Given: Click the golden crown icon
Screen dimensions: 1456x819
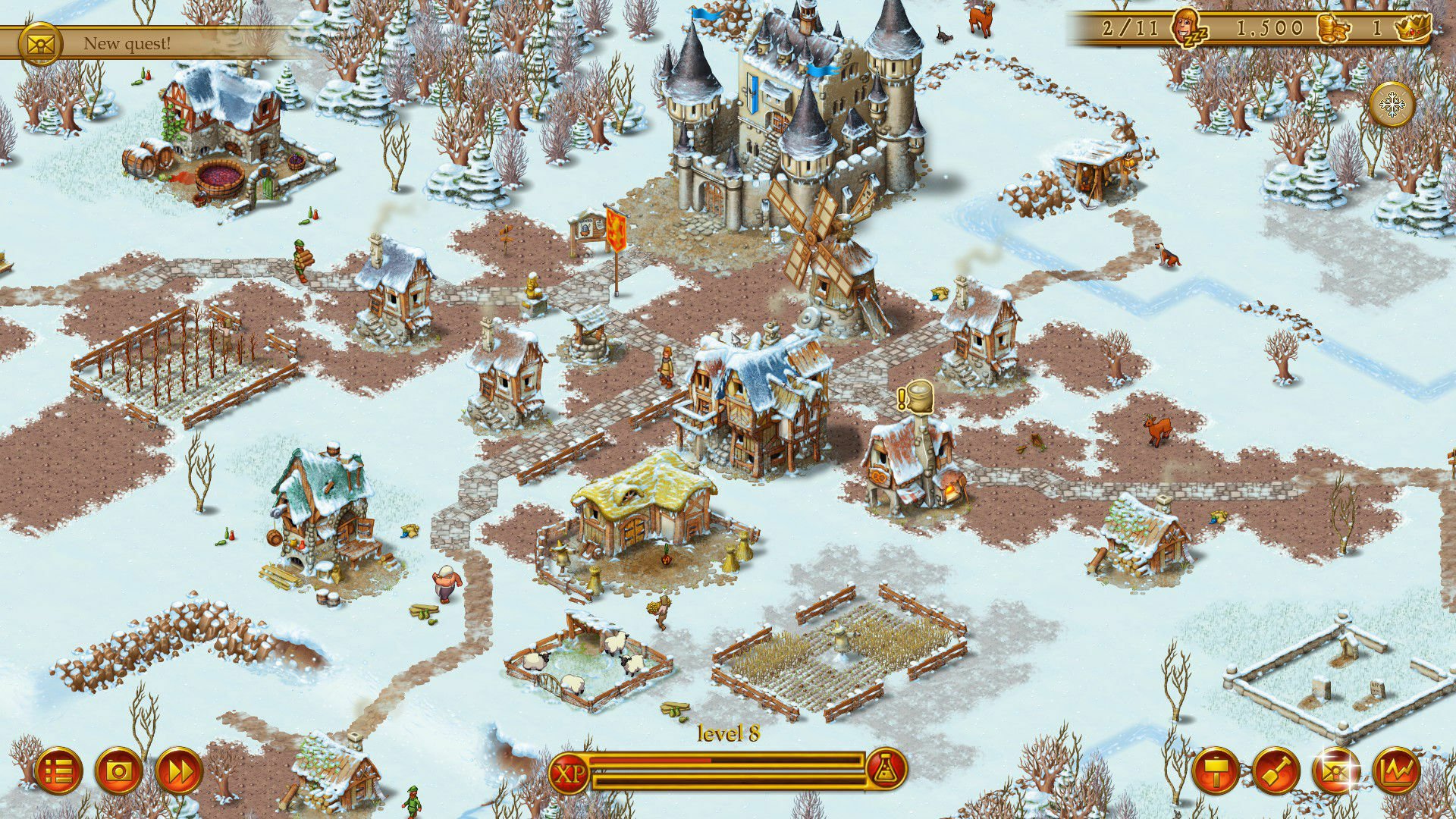Looking at the screenshot, I should [1412, 28].
